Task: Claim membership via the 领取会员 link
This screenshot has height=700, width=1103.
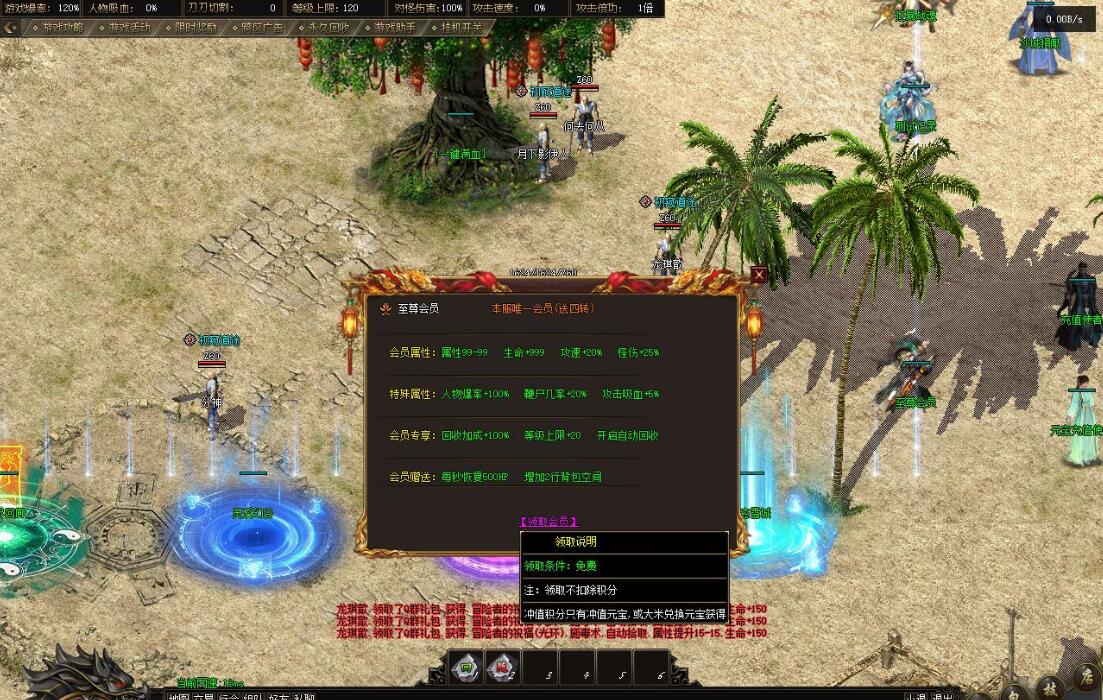Action: click(548, 521)
